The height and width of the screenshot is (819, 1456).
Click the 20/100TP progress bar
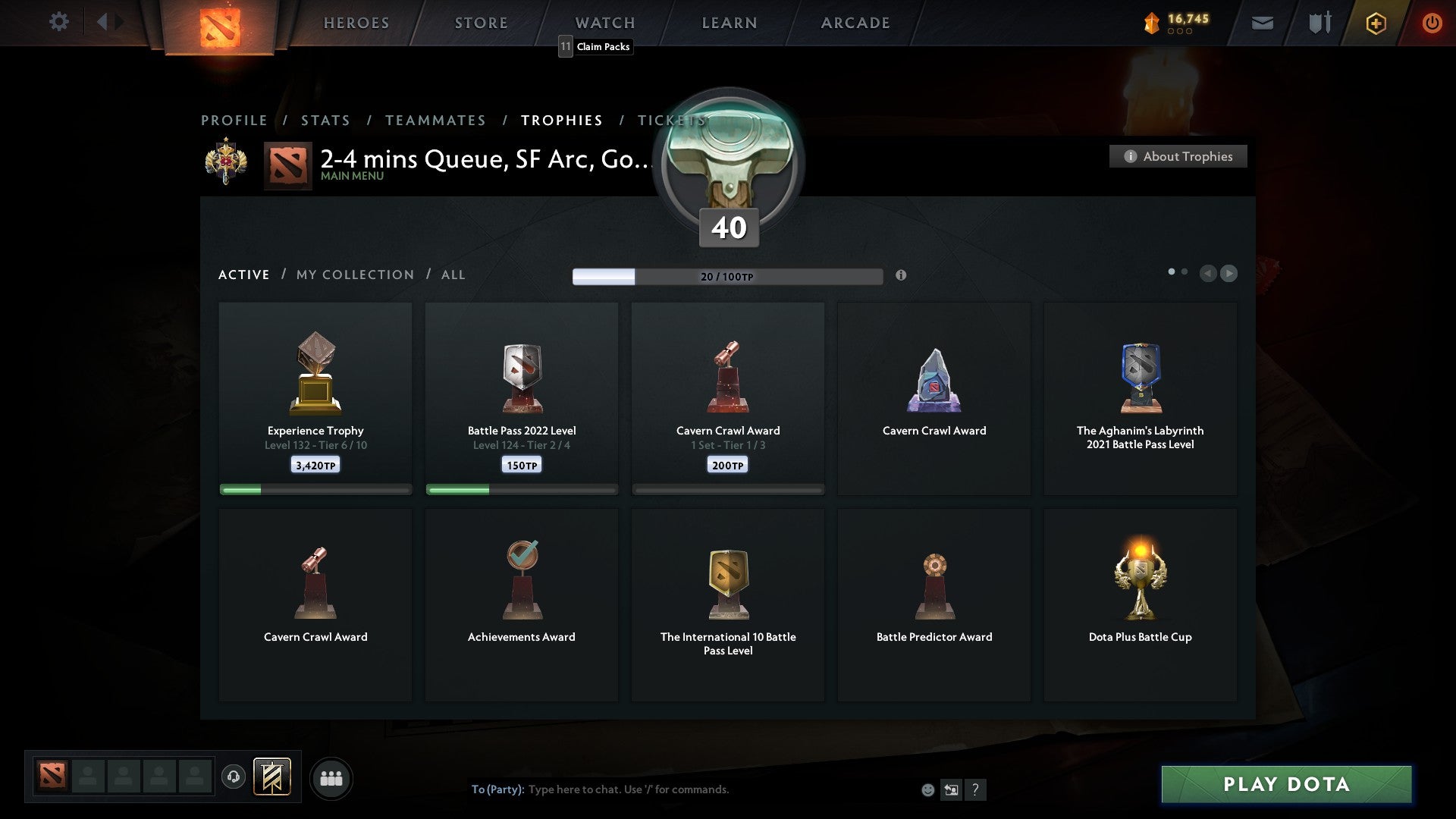tap(728, 276)
